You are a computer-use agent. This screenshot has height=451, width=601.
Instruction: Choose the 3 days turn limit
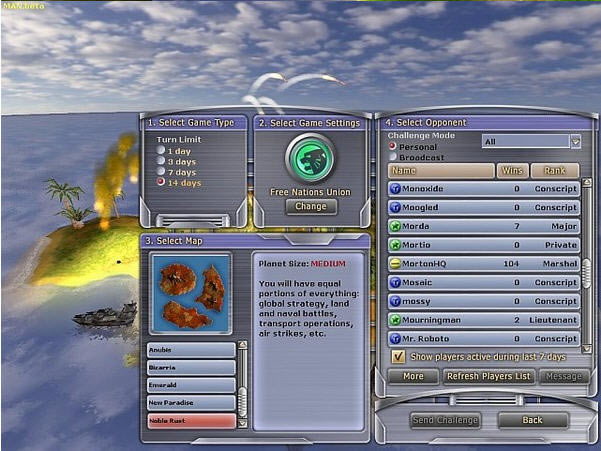tap(160, 162)
